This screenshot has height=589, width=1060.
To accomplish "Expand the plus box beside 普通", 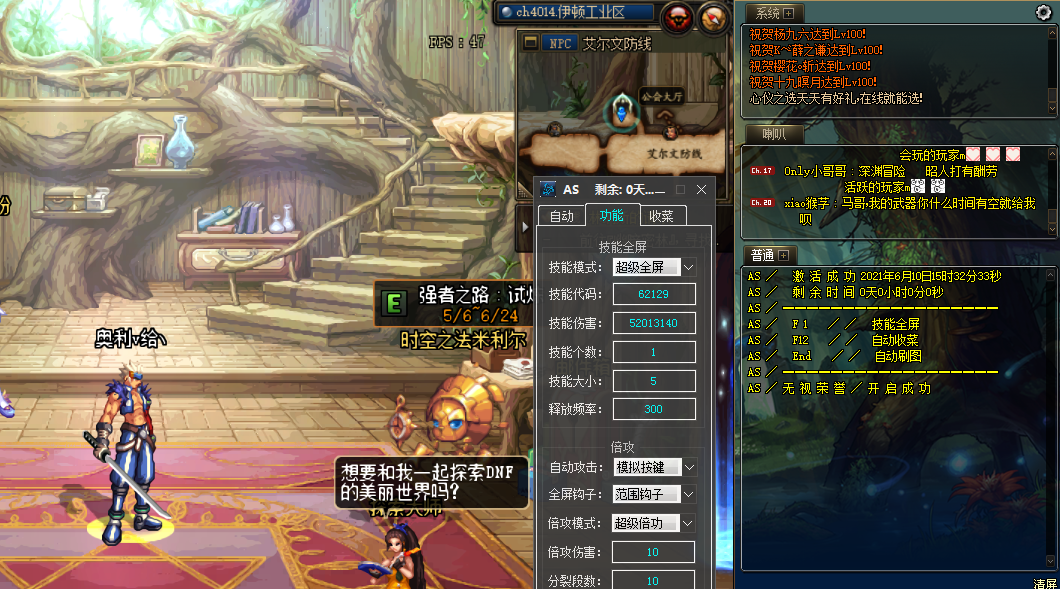I will tap(783, 255).
